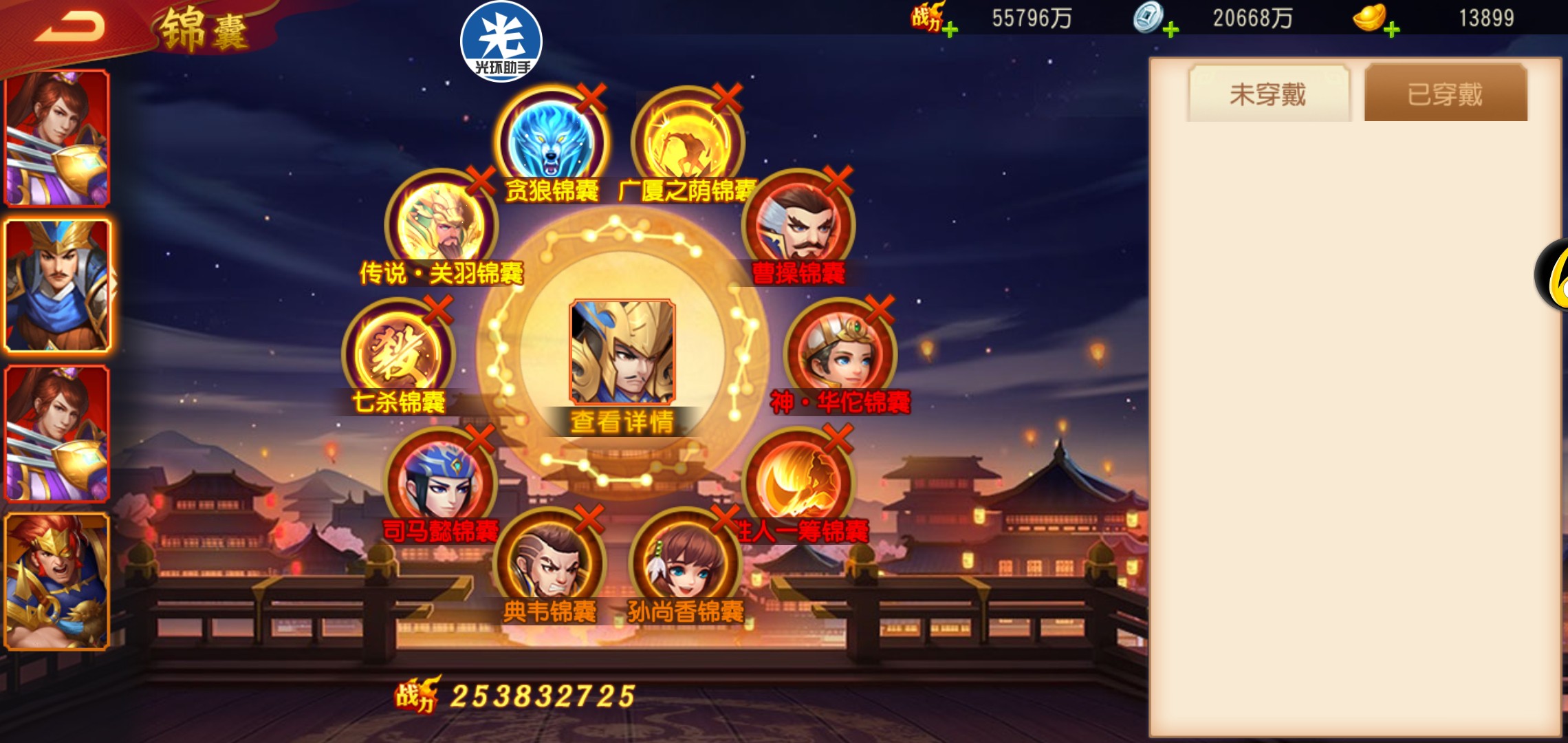View hero details via 查看详情

click(622, 422)
